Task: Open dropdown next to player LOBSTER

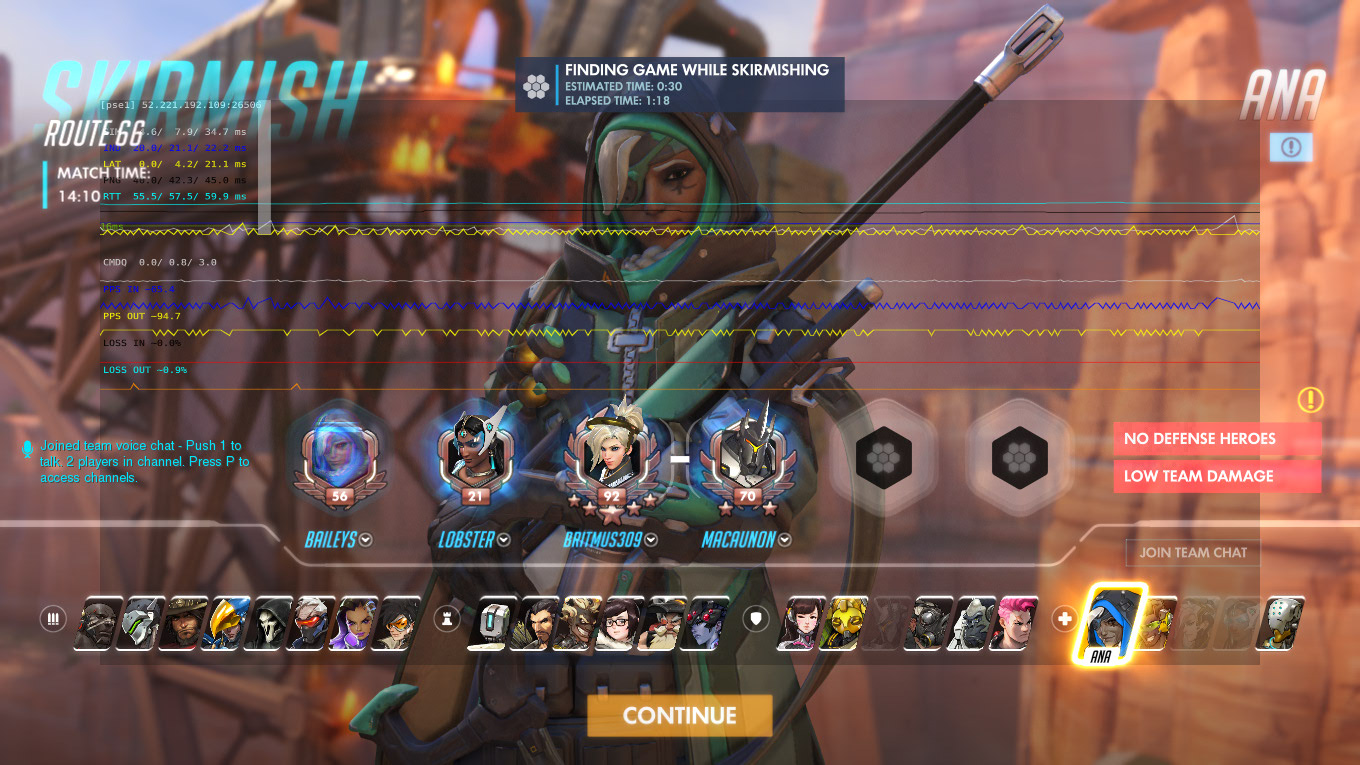Action: (x=504, y=540)
